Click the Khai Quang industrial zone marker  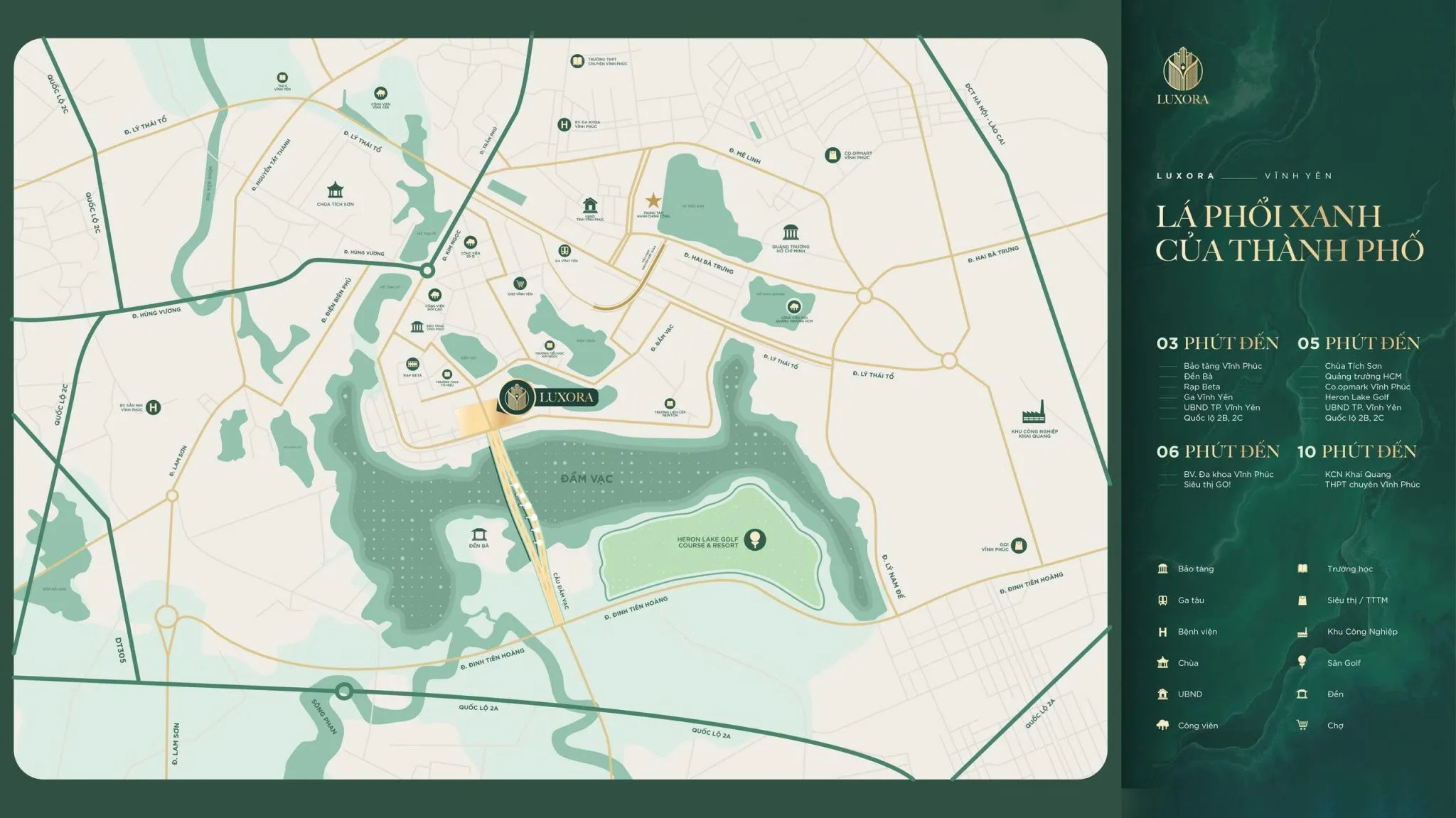click(x=1033, y=413)
